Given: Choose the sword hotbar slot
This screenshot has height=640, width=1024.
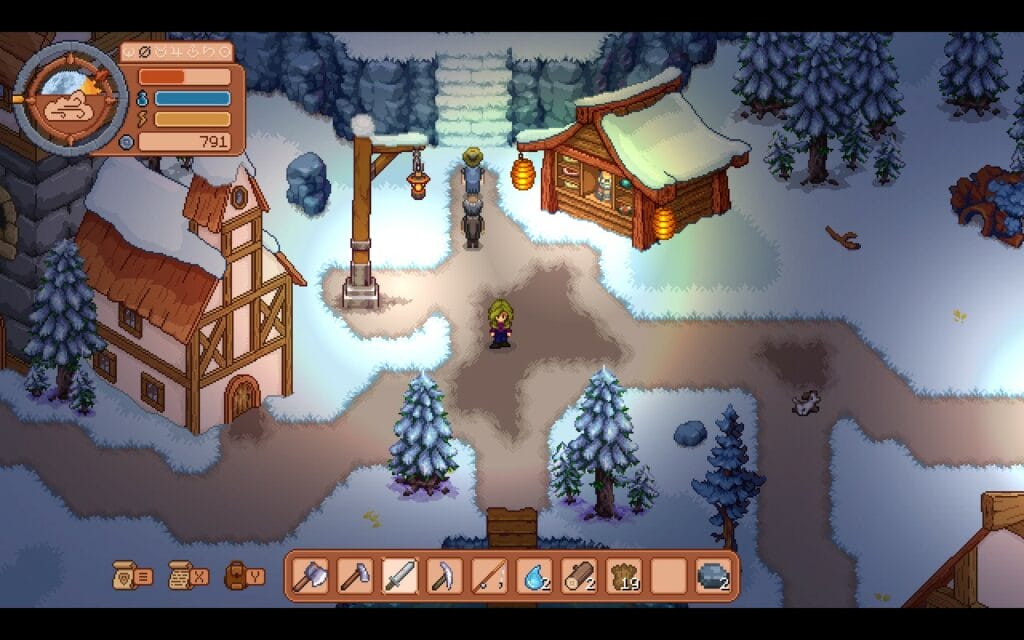Looking at the screenshot, I should click(399, 576).
